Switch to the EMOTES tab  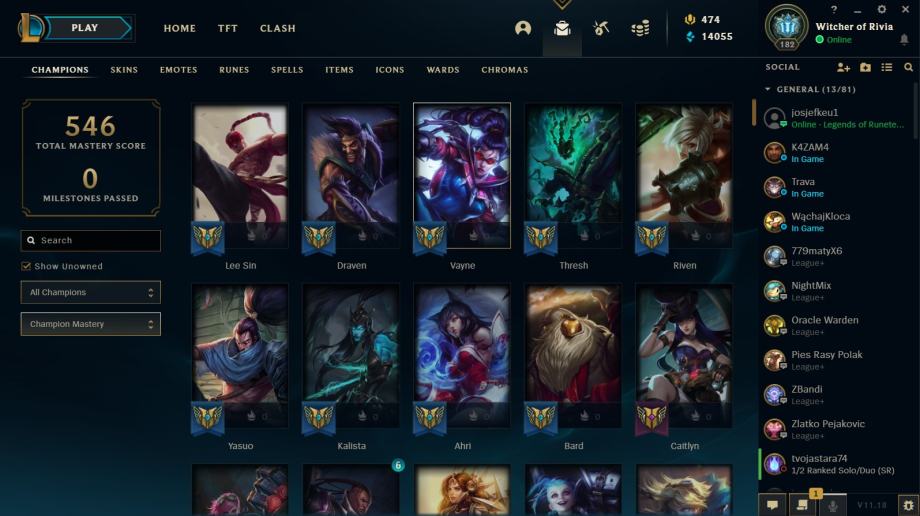178,70
